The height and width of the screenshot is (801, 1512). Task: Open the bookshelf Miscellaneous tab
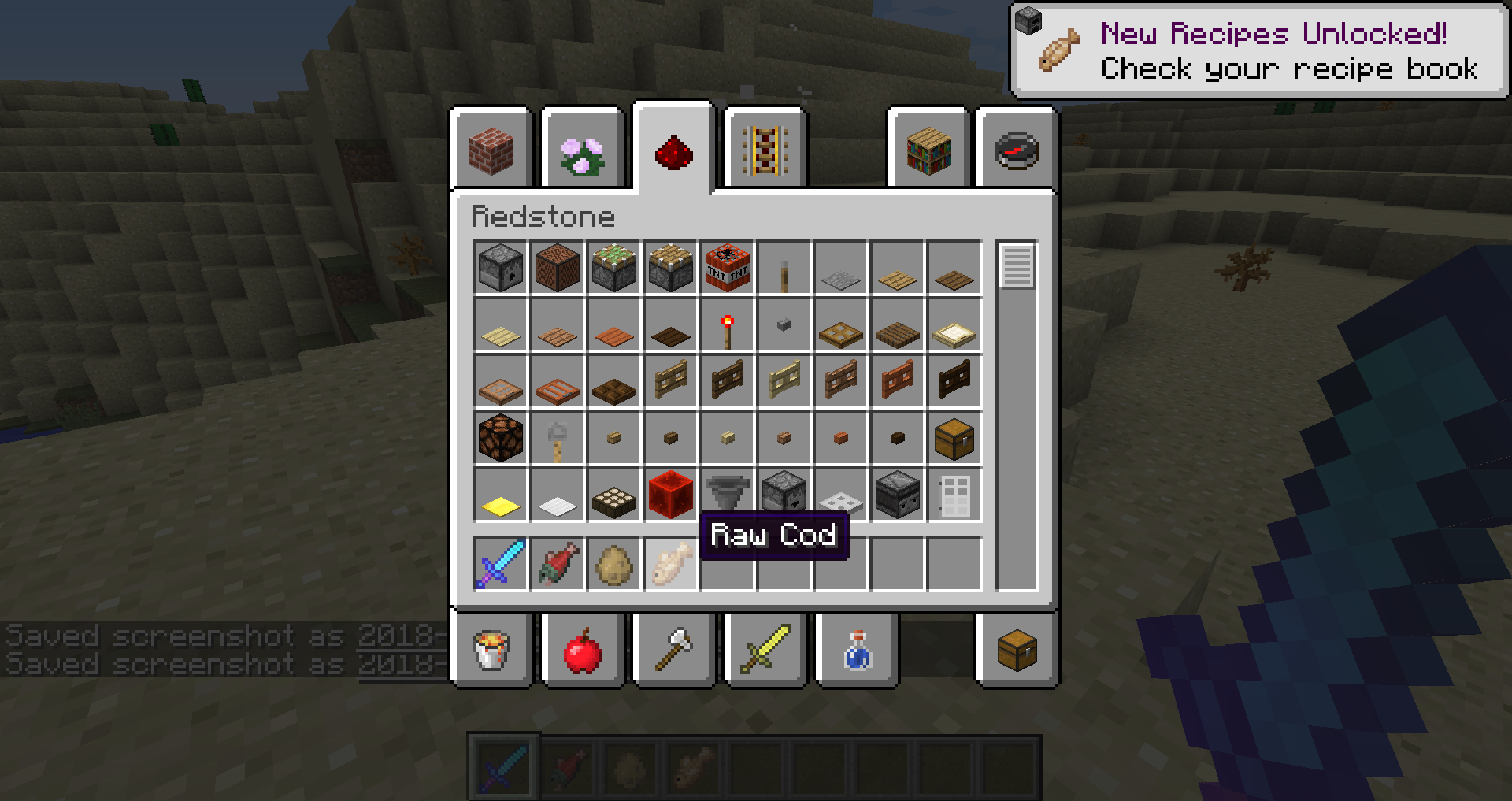928,150
